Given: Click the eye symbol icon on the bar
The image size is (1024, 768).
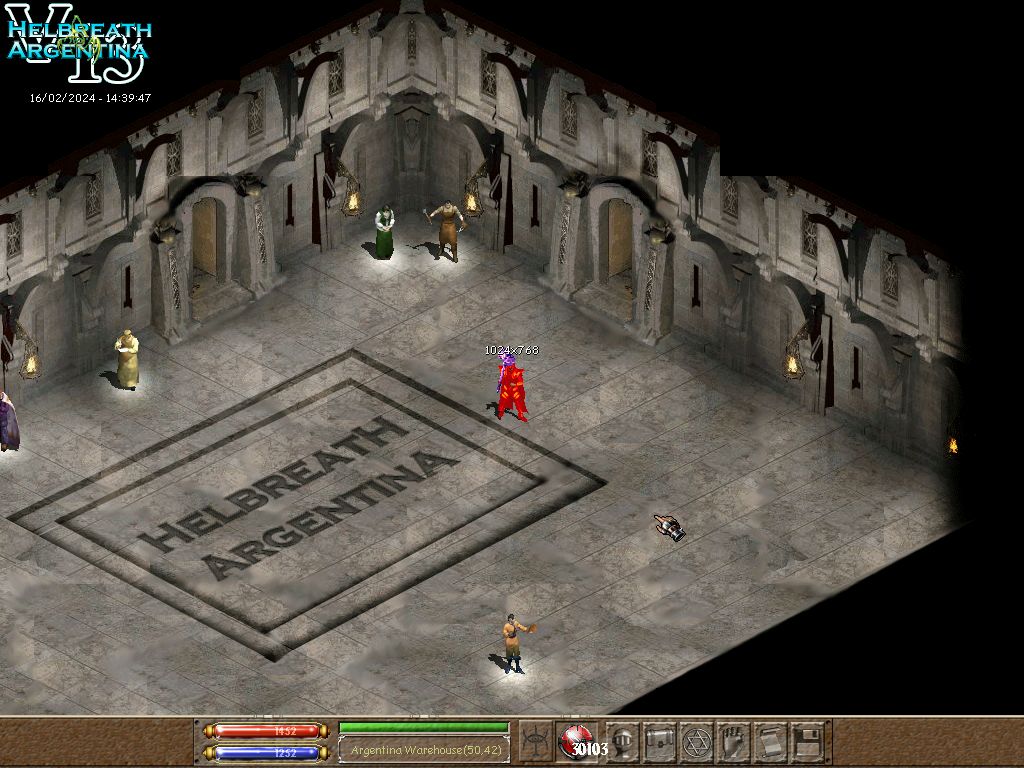Looking at the screenshot, I should [537, 742].
